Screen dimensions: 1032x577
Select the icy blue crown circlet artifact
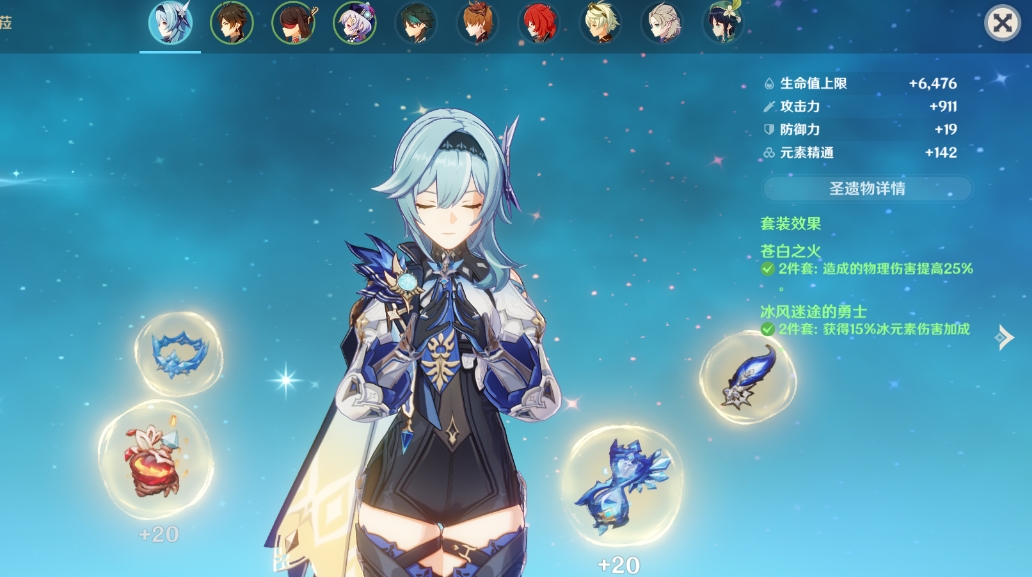click(x=179, y=352)
